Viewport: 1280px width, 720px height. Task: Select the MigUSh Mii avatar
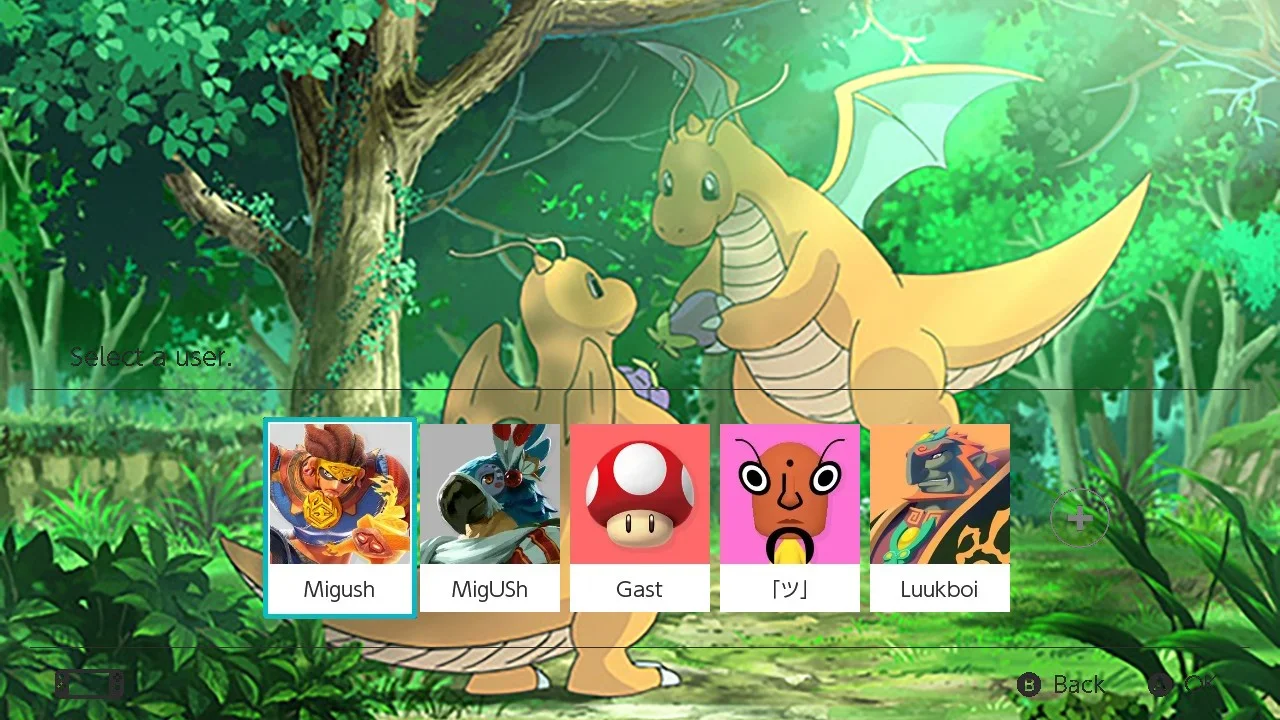(489, 495)
